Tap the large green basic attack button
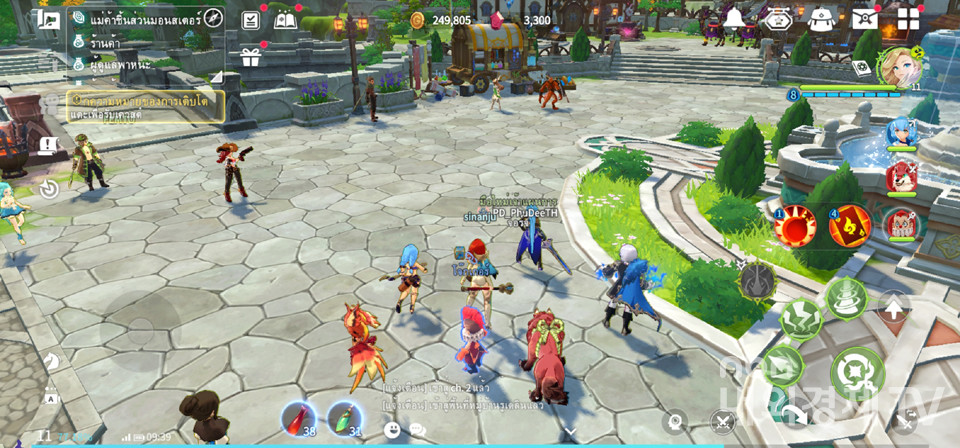 click(x=857, y=373)
